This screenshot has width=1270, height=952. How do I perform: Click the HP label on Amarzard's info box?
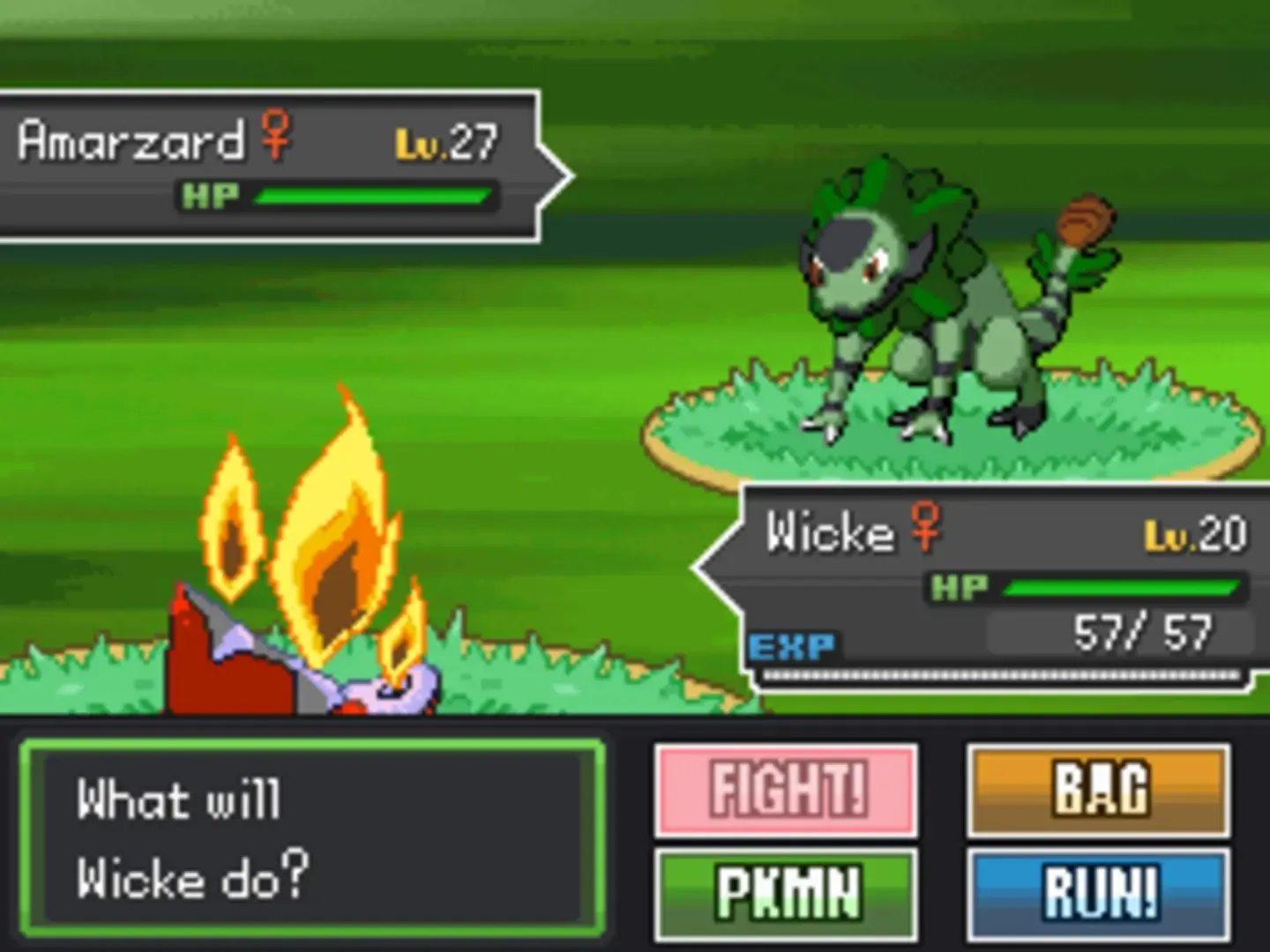(x=212, y=195)
